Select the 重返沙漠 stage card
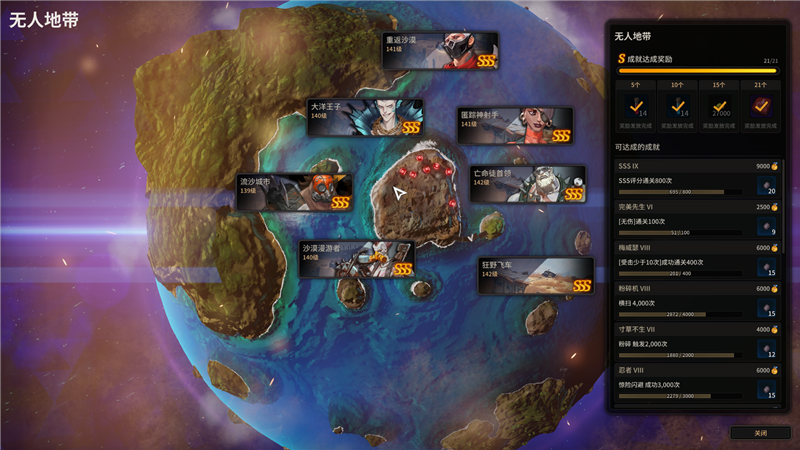The image size is (800, 450). click(440, 50)
